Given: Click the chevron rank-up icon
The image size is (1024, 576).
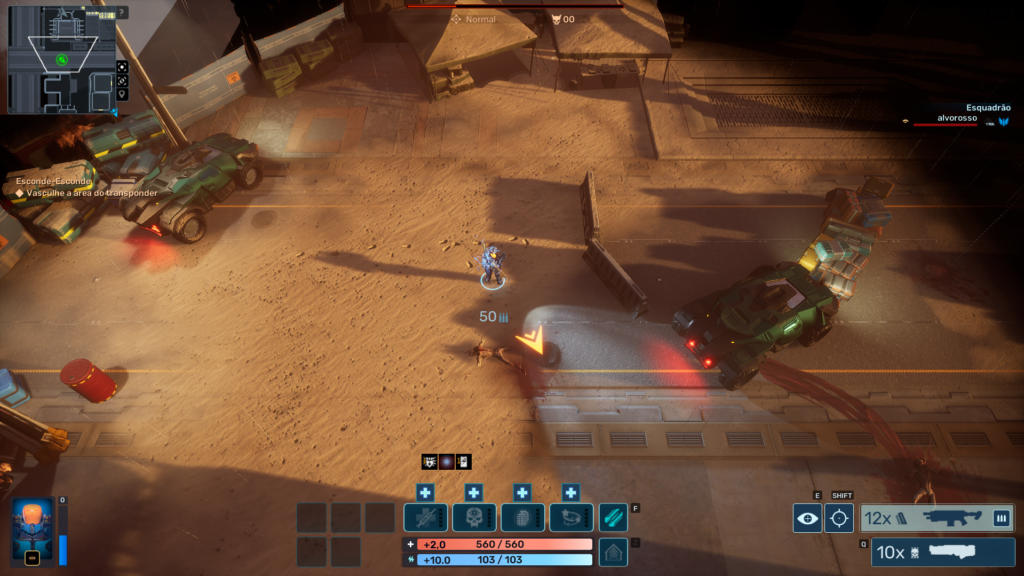Looking at the screenshot, I should tap(613, 551).
